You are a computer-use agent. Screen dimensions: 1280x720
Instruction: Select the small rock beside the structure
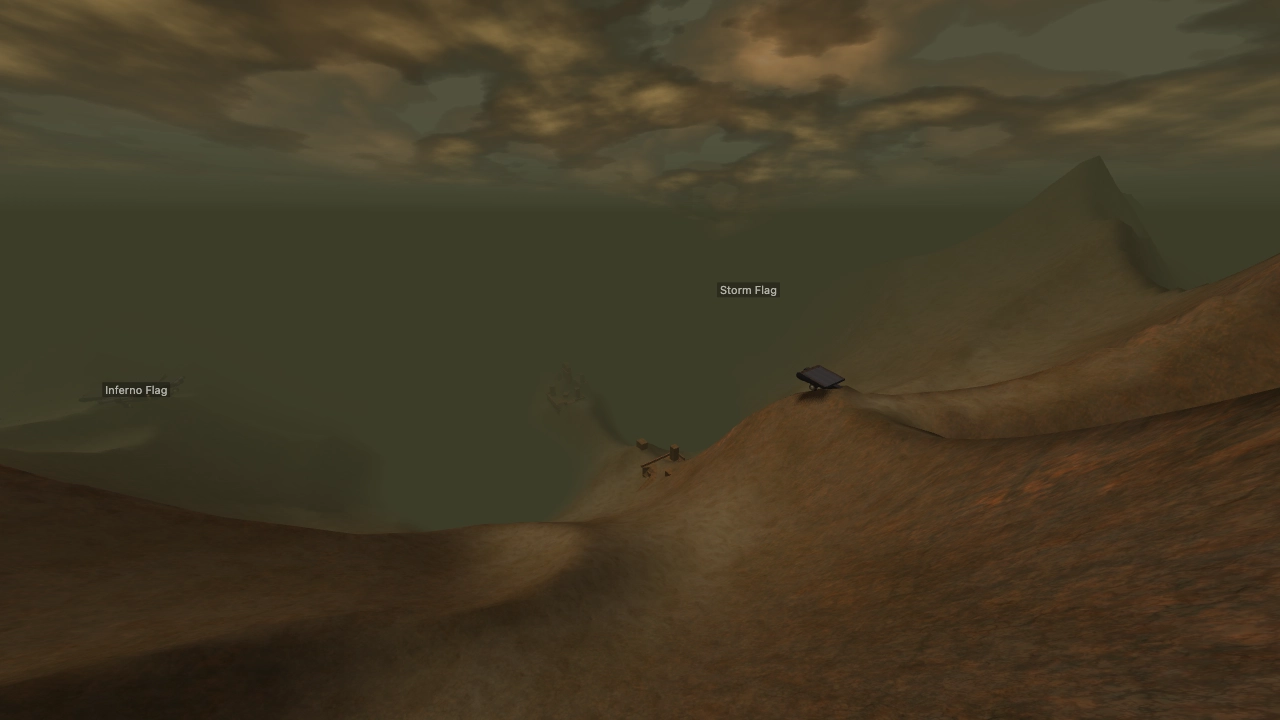pyautogui.click(x=667, y=474)
